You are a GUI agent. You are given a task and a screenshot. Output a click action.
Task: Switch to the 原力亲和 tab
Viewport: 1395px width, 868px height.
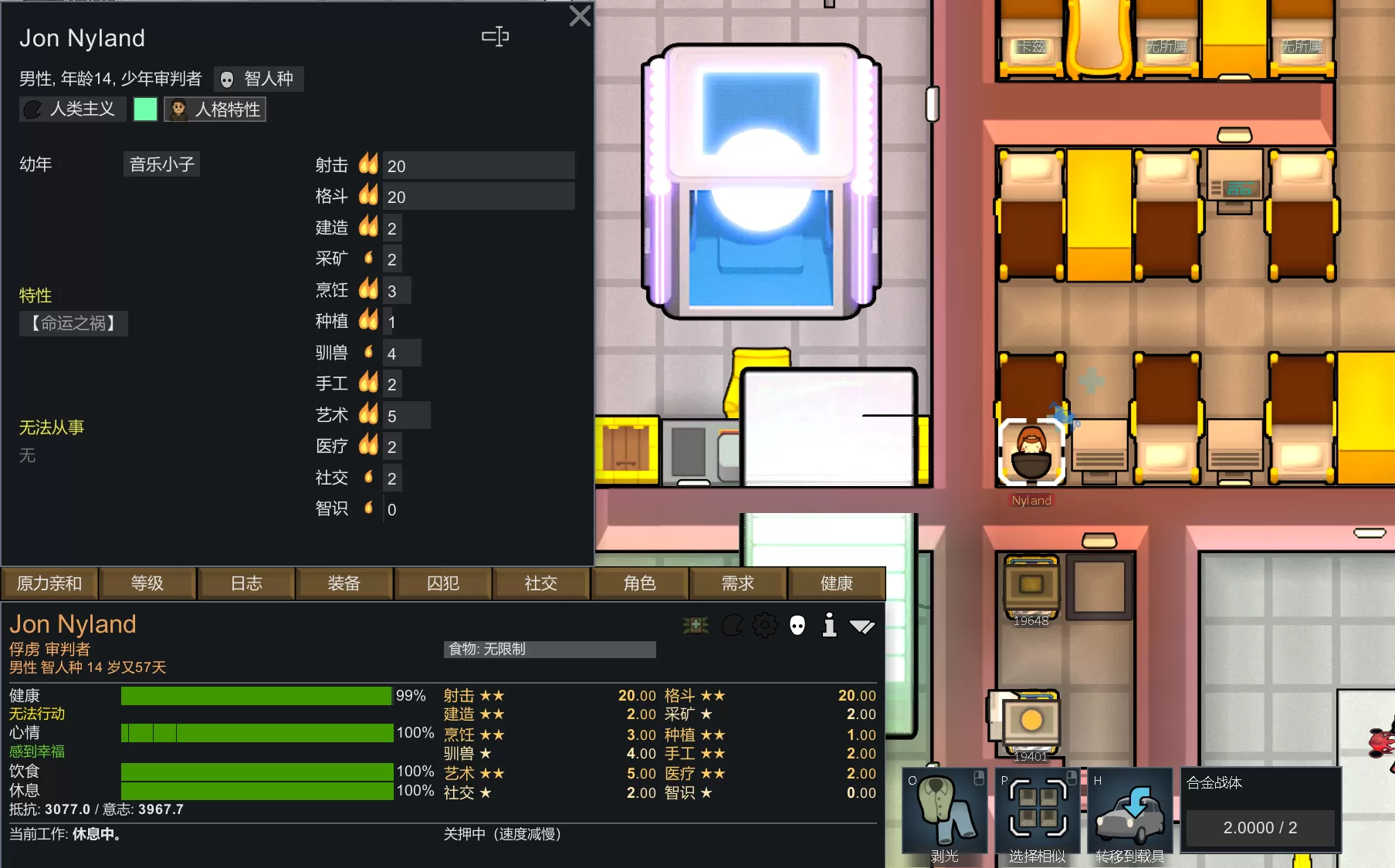49,583
